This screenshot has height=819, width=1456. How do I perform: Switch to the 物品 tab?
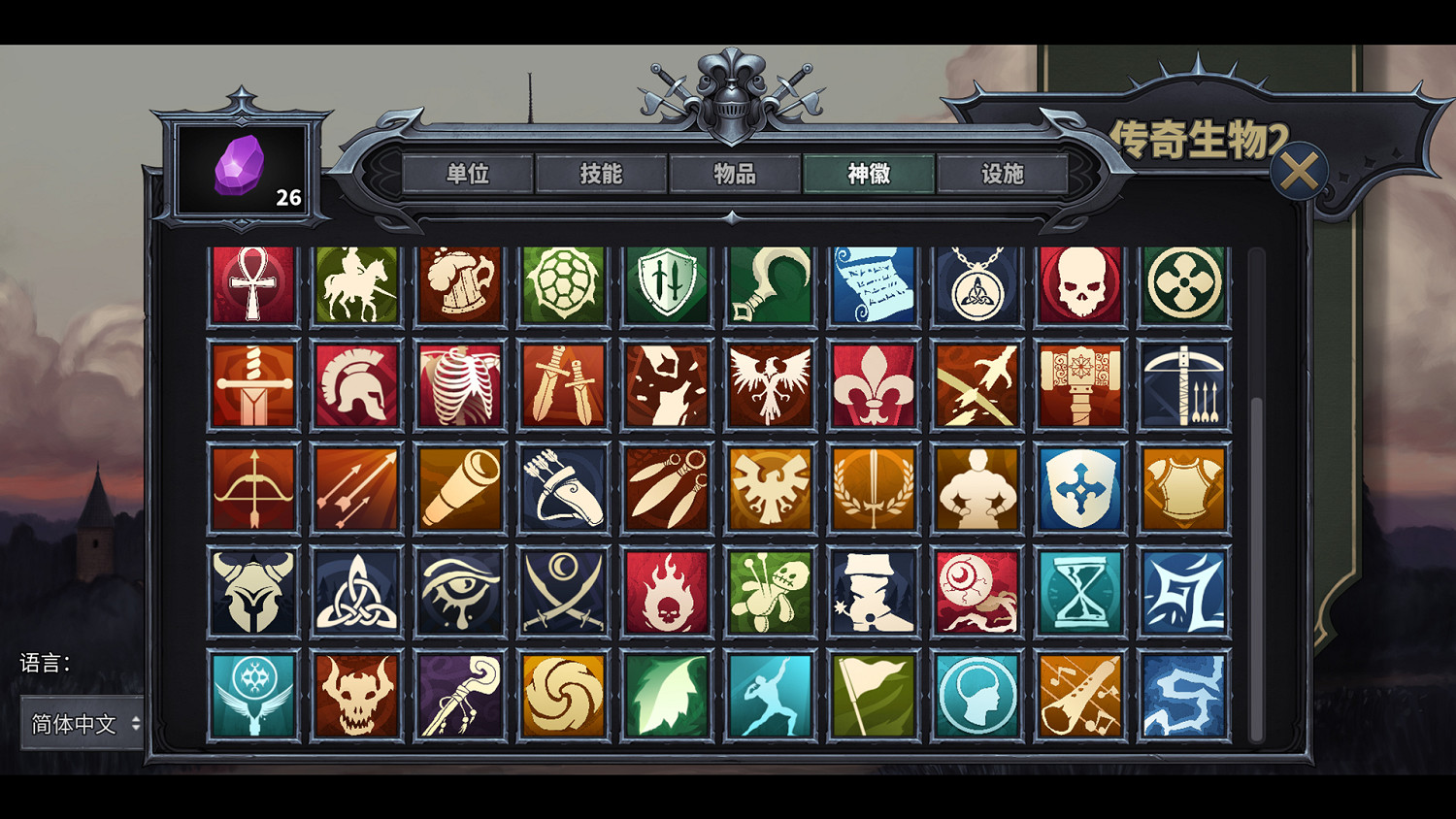pos(735,176)
